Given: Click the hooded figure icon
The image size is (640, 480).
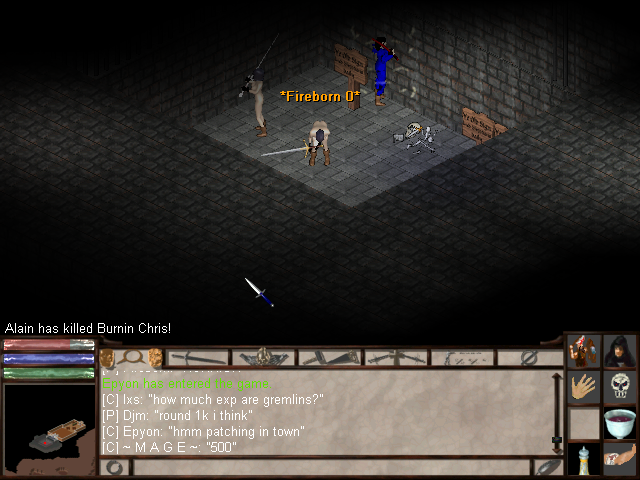Looking at the screenshot, I should (x=620, y=351).
